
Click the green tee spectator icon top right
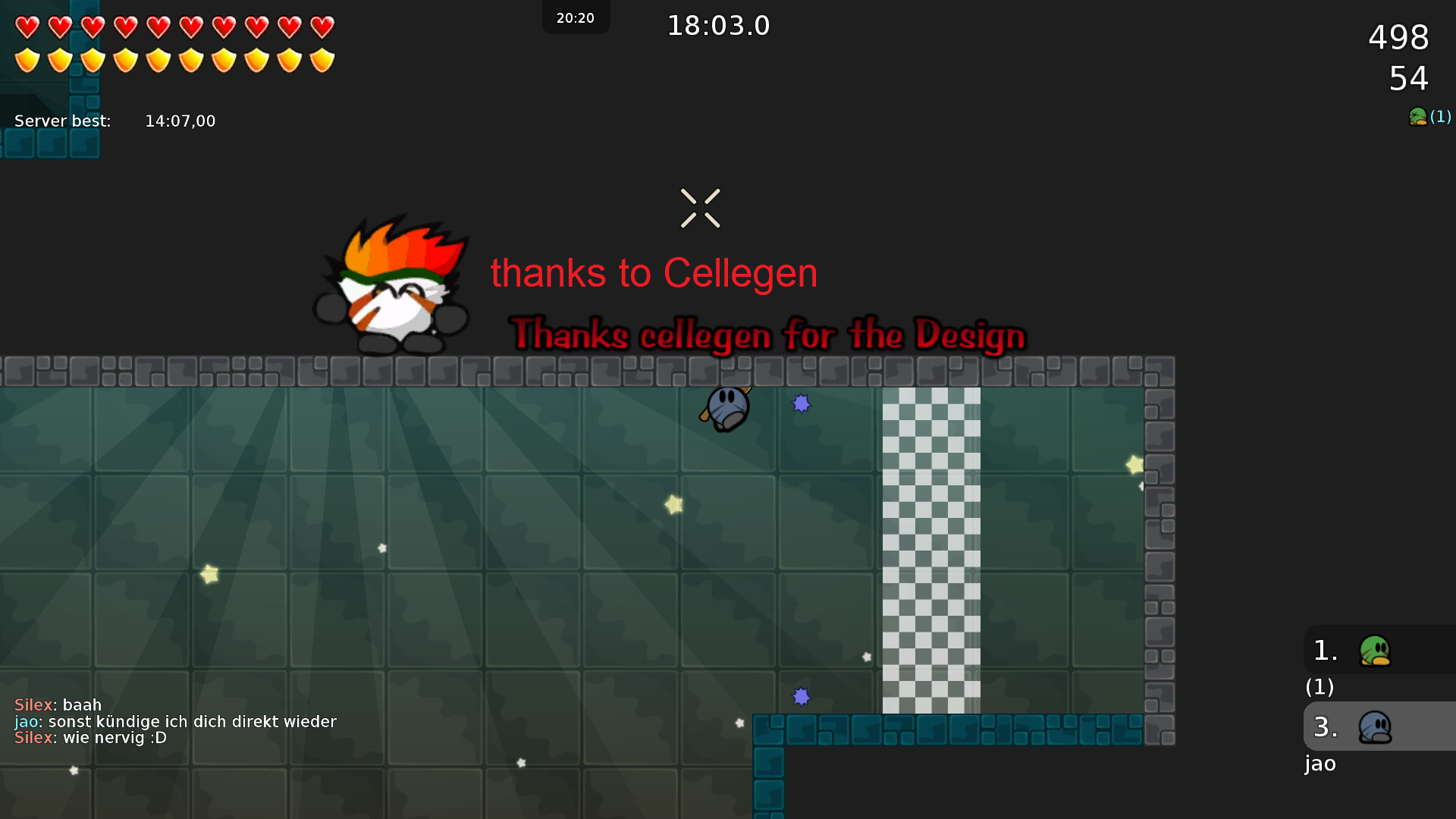pyautogui.click(x=1419, y=117)
